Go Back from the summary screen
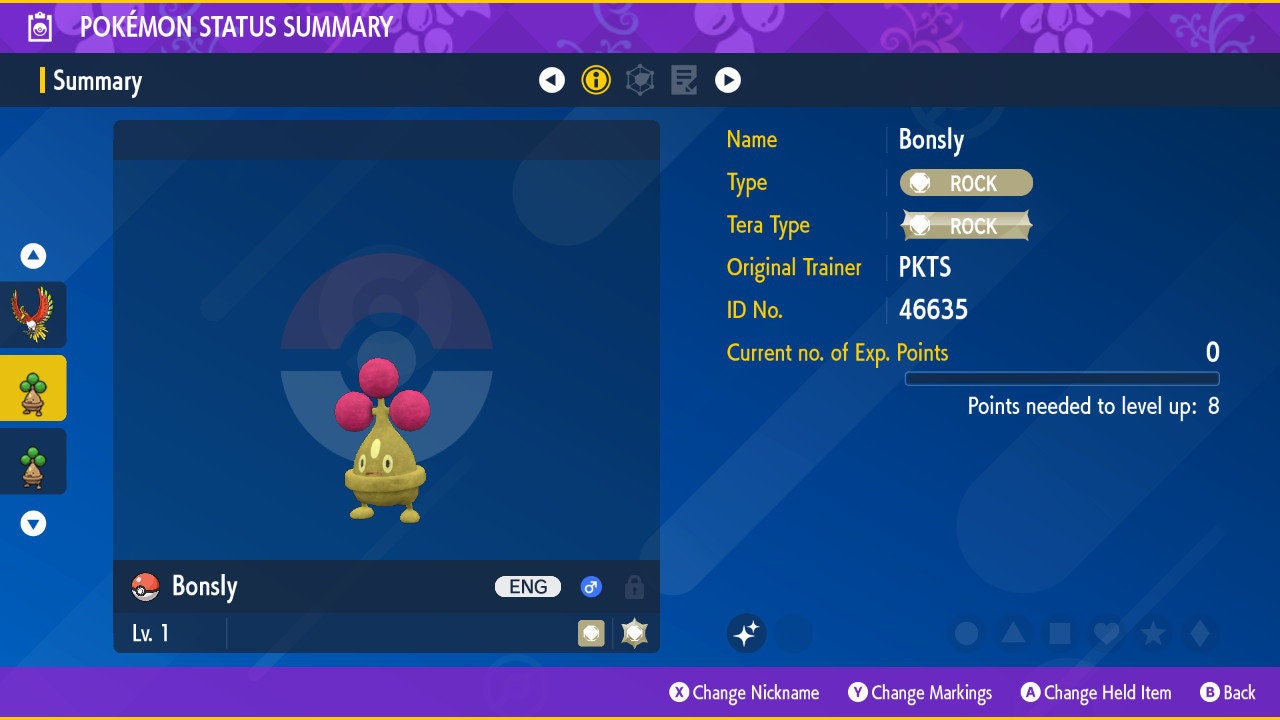Viewport: 1280px width, 720px height. tap(1227, 692)
